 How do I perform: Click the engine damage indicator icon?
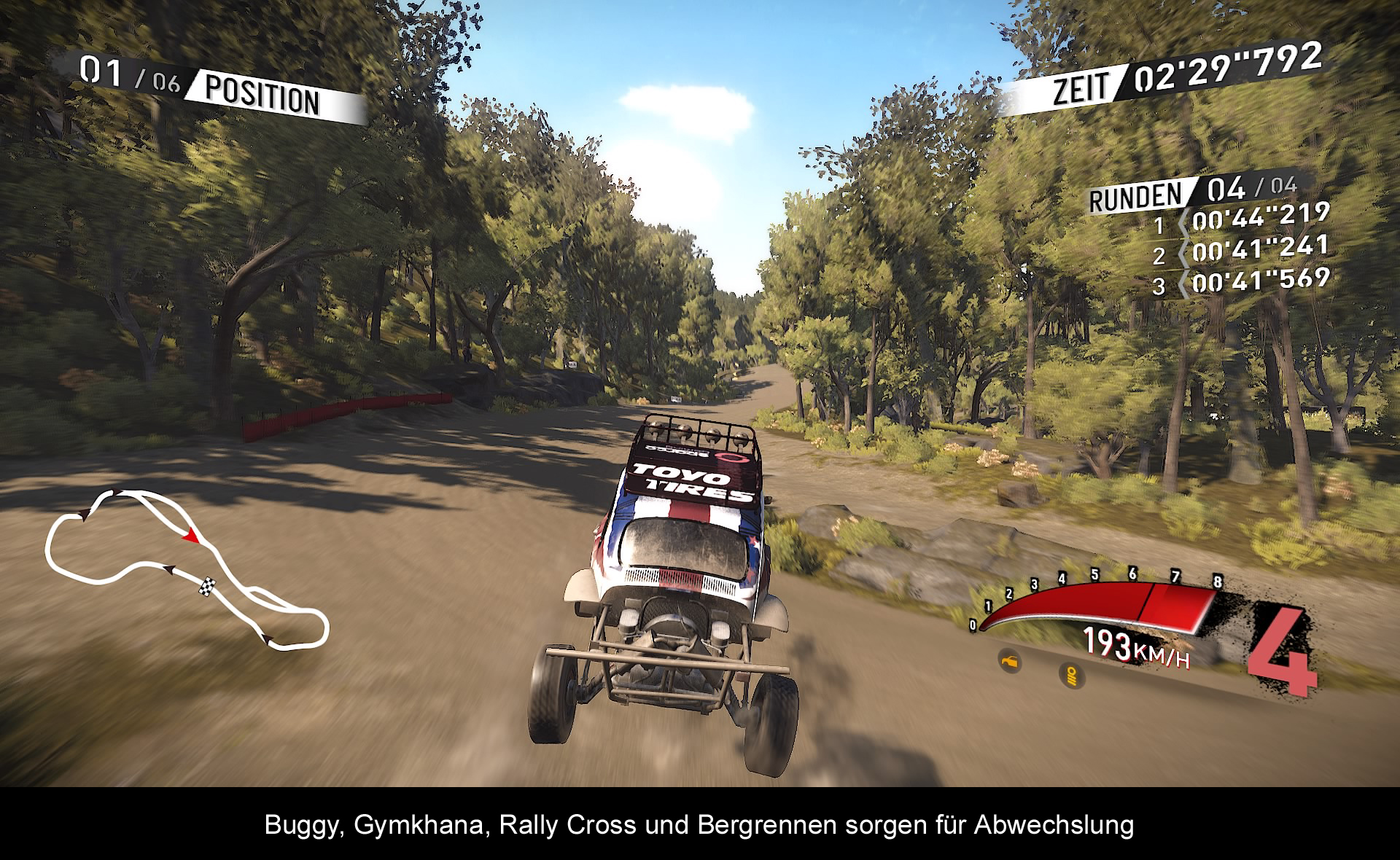click(x=1010, y=662)
